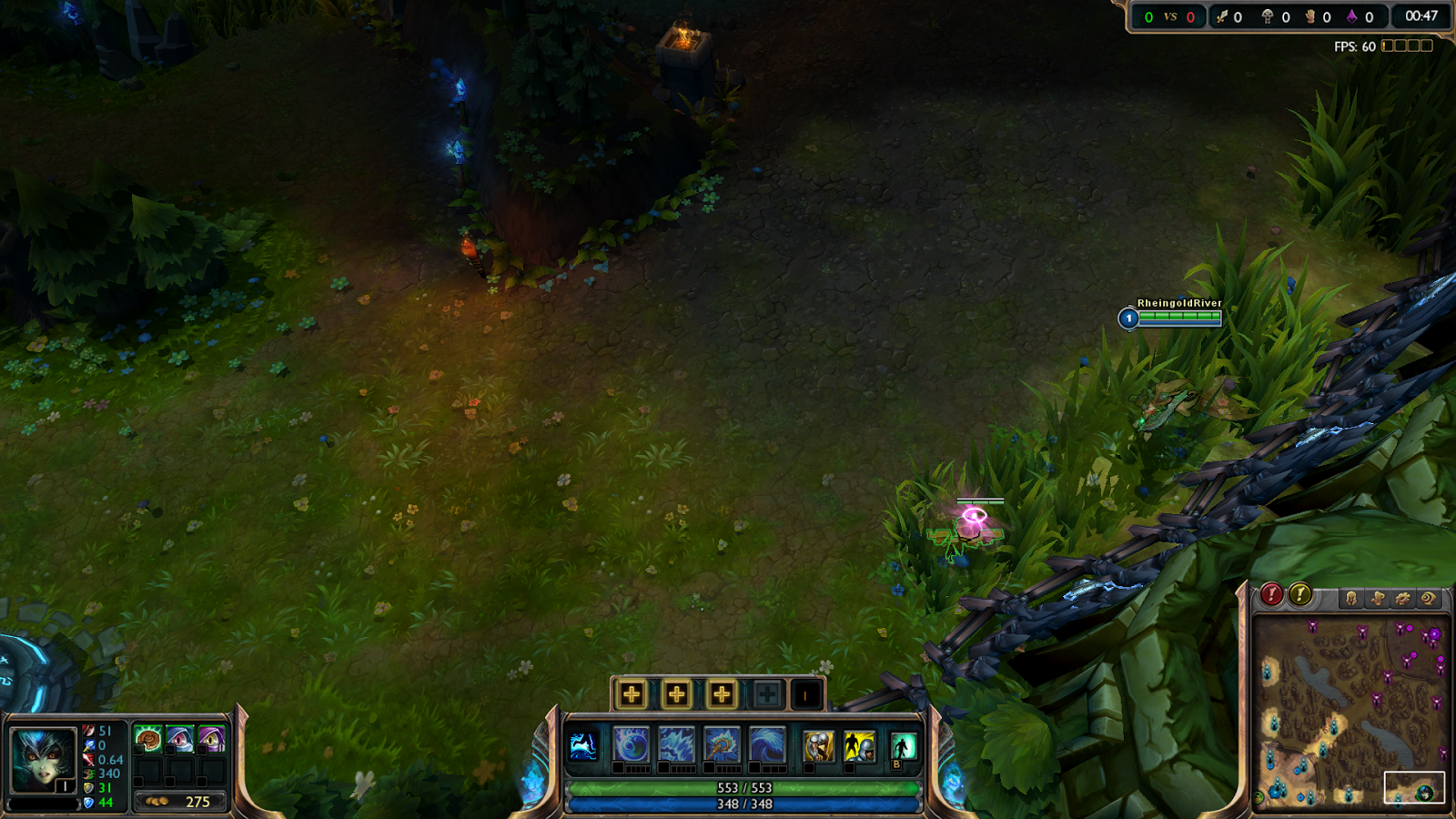The height and width of the screenshot is (819, 1456).
Task: Toggle the yellow alert ping button
Action: tap(1300, 593)
